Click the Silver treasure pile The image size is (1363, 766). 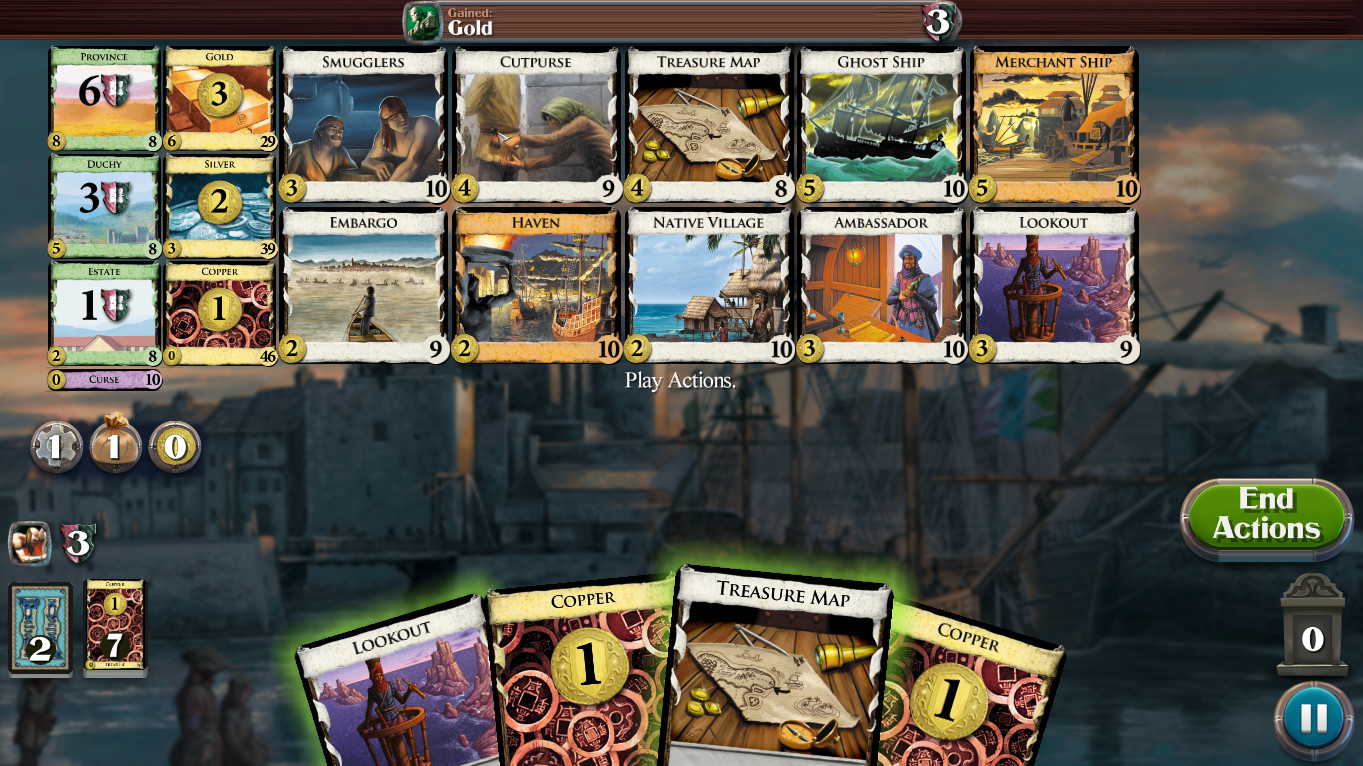tap(219, 207)
